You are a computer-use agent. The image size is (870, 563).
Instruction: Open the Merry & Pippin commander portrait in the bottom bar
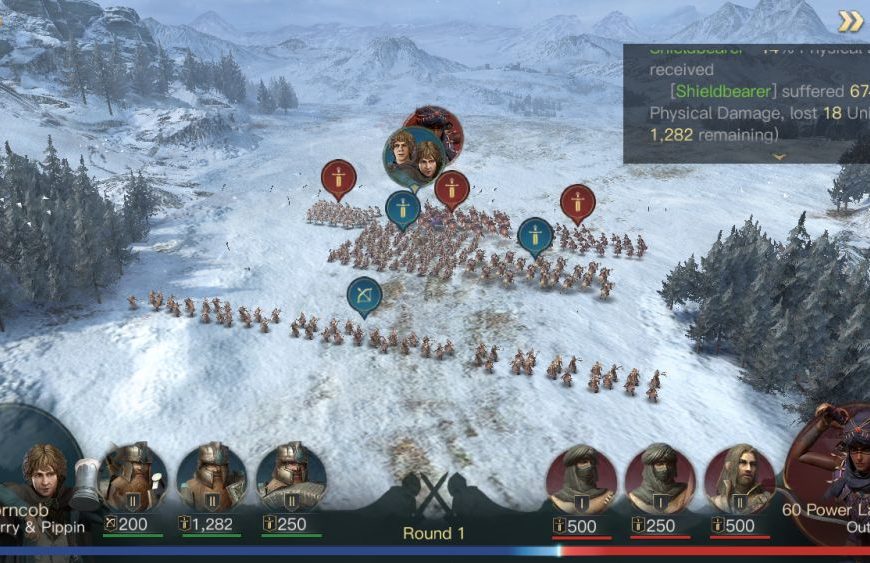(40, 475)
